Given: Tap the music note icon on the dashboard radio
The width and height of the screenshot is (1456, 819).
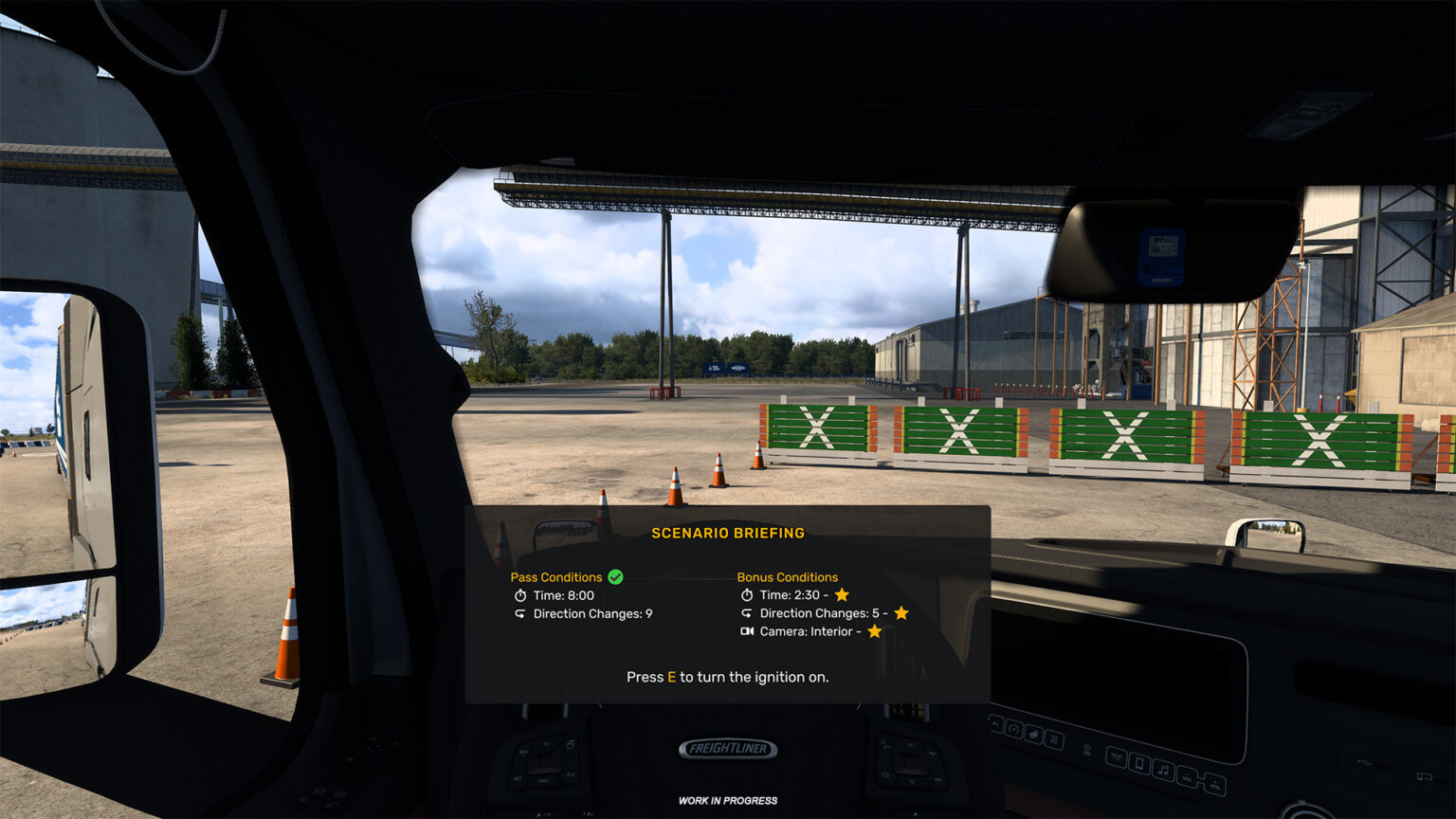Looking at the screenshot, I should tap(1164, 770).
